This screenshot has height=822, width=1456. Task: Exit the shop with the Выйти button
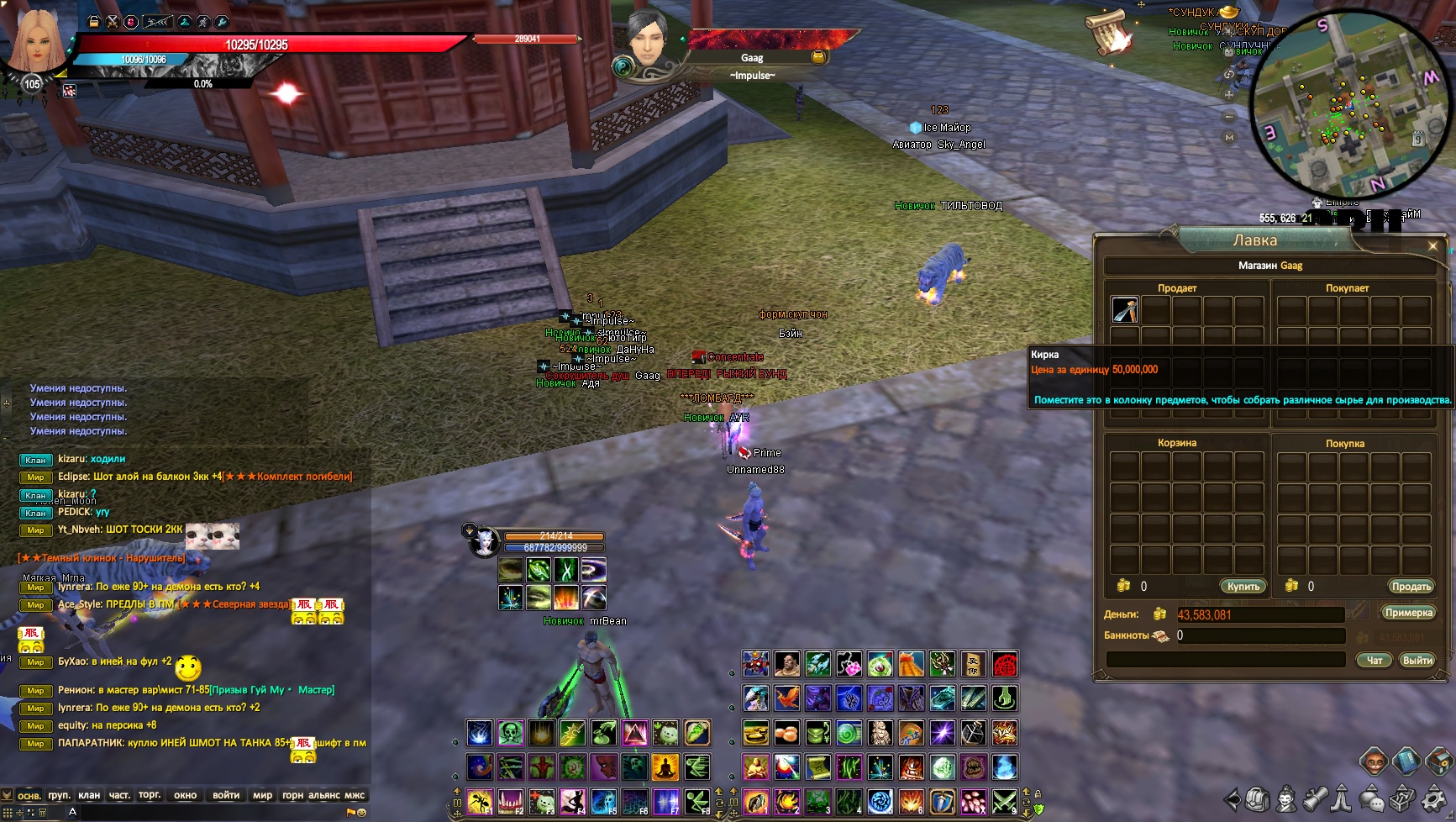tap(1417, 661)
